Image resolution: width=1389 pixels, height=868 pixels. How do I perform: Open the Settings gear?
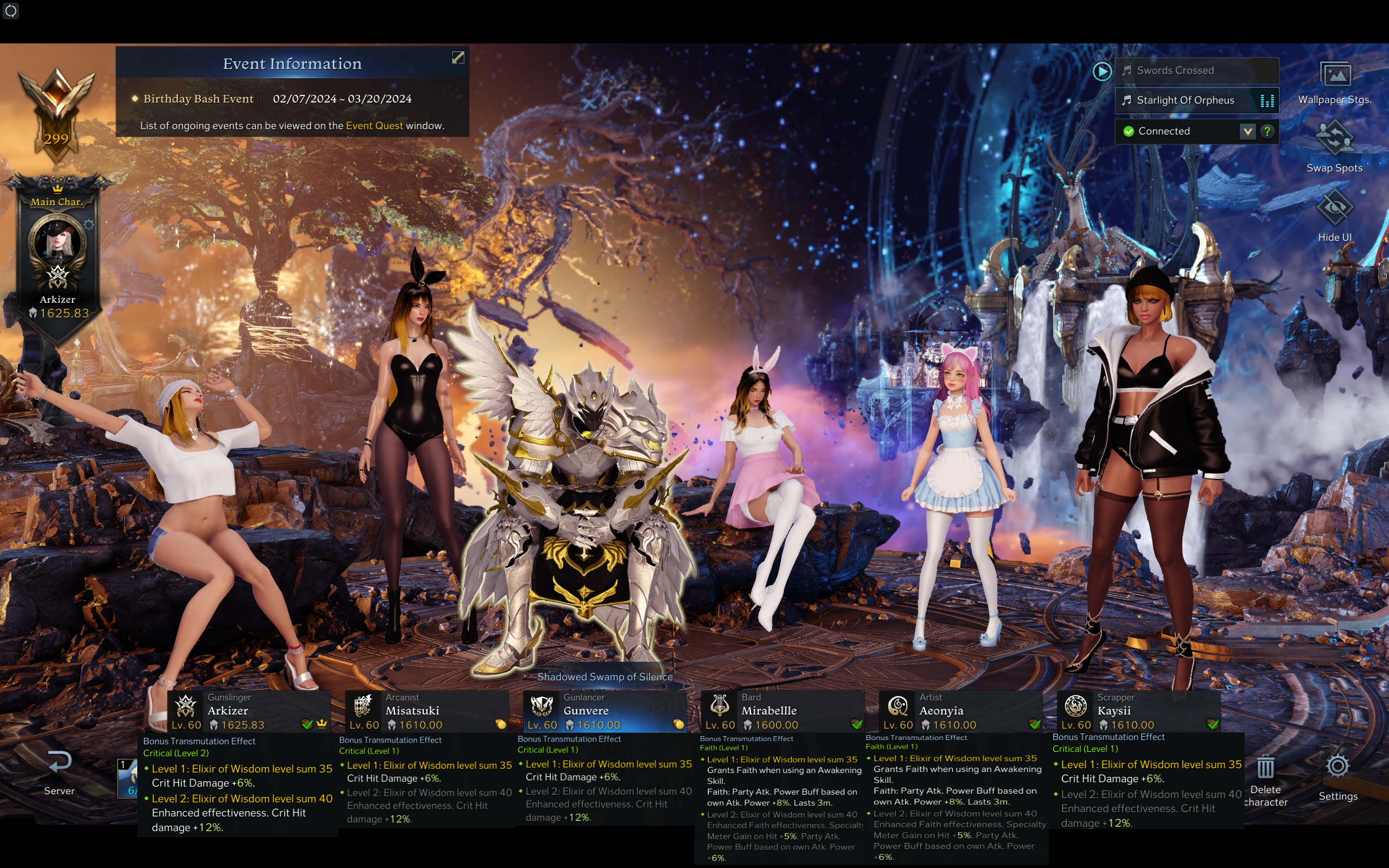pos(1338,776)
